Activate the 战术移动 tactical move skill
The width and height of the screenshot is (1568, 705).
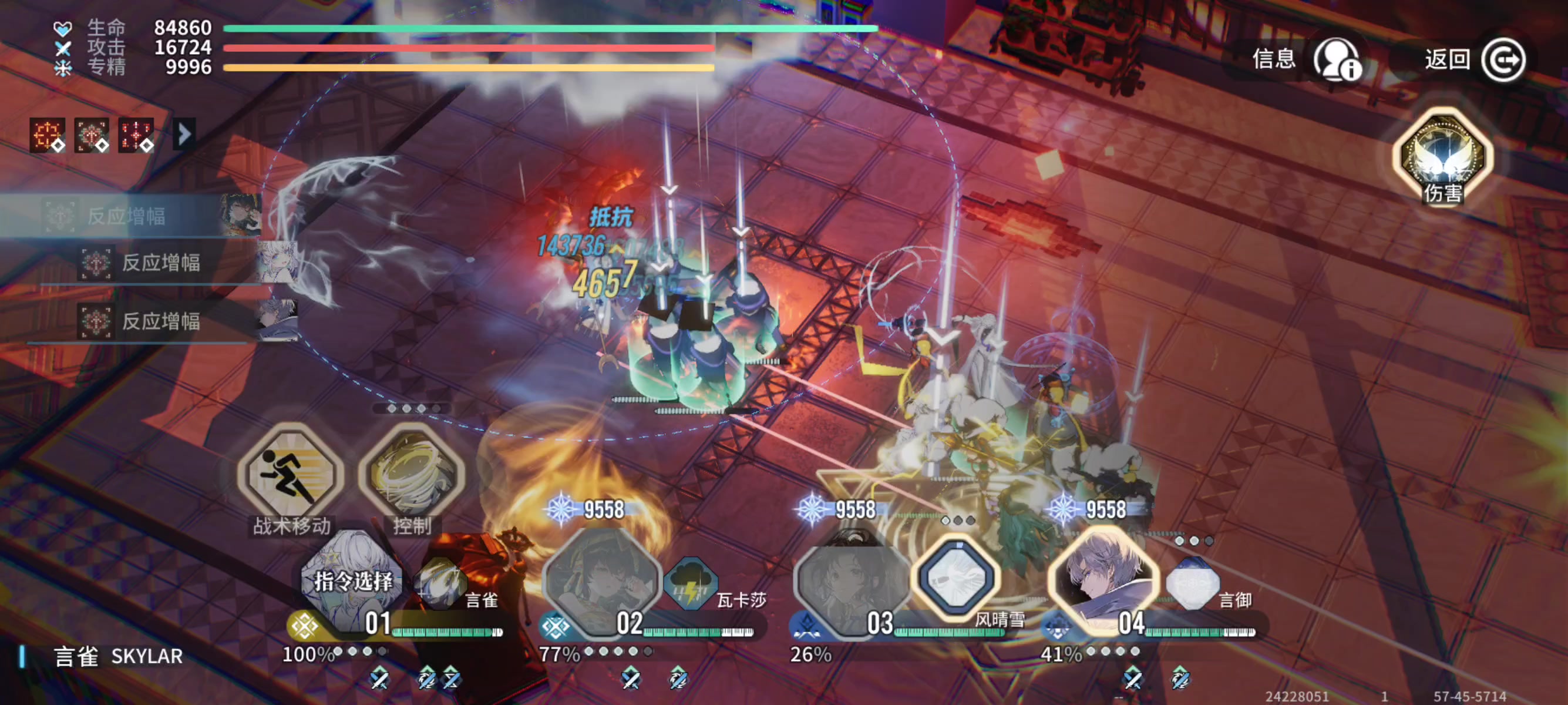pos(290,475)
